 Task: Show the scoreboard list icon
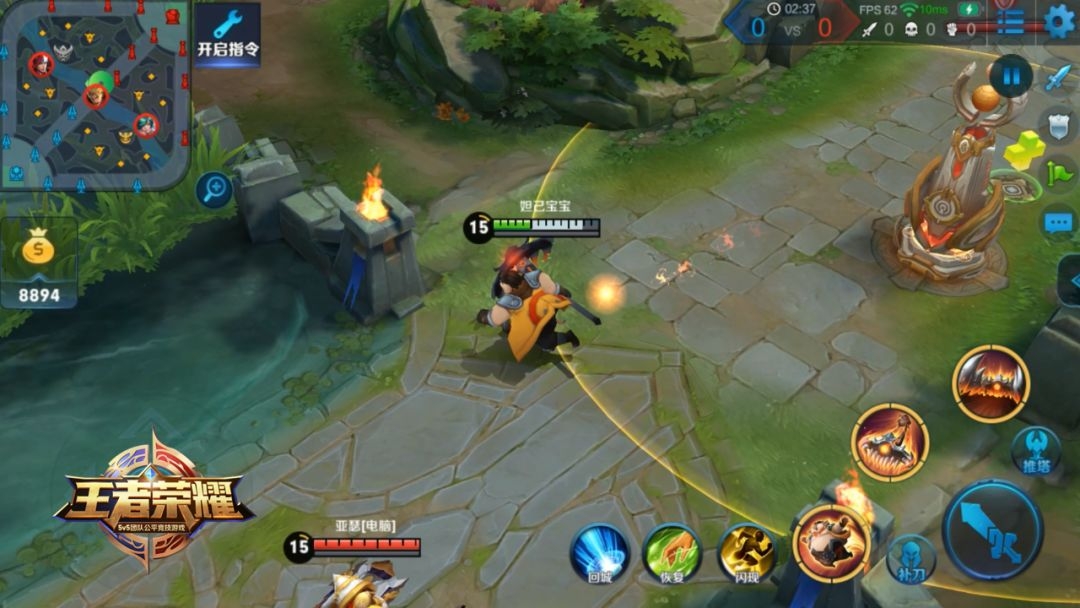[x=1011, y=21]
